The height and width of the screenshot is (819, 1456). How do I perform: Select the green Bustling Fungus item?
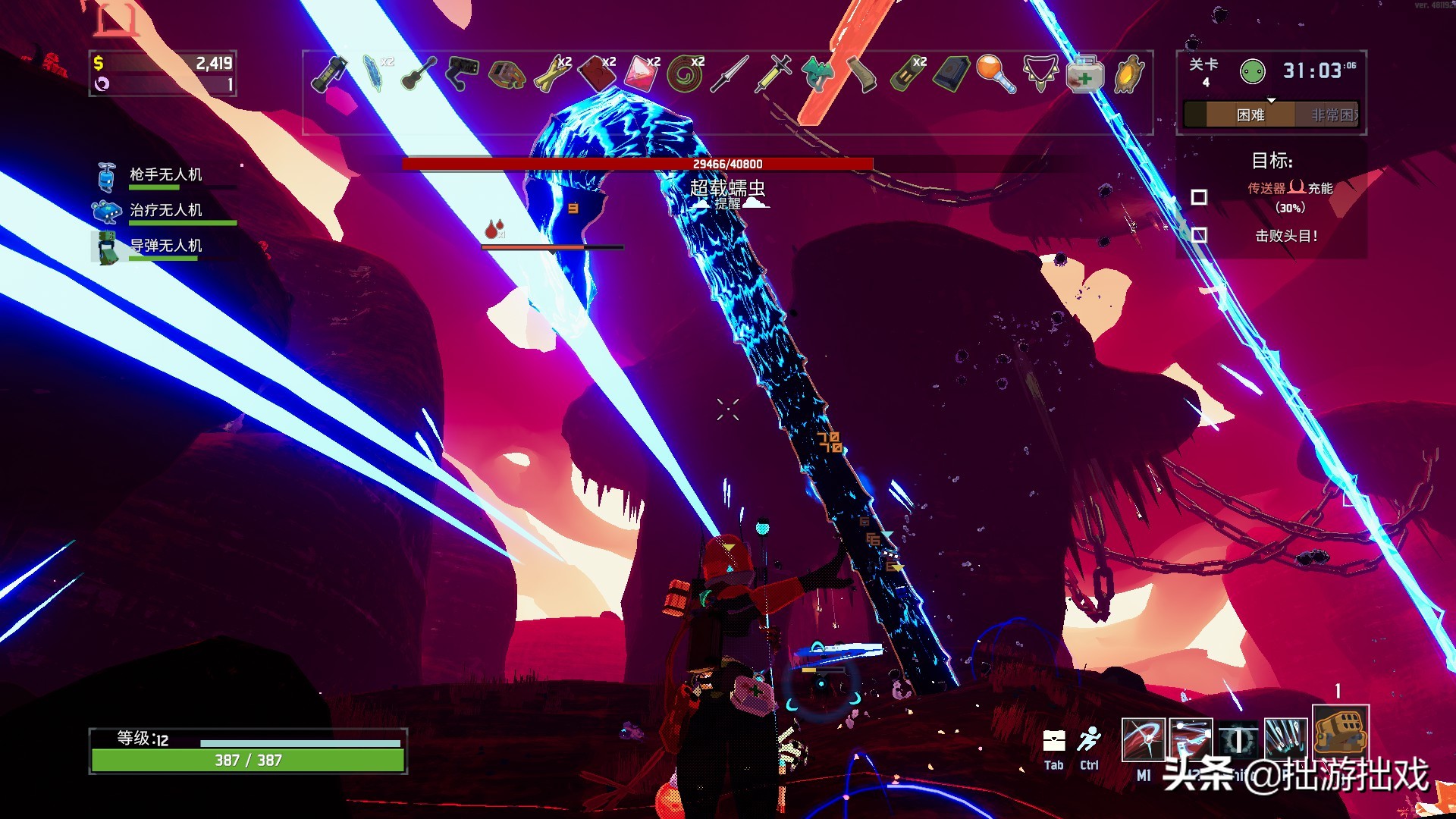pos(817,74)
